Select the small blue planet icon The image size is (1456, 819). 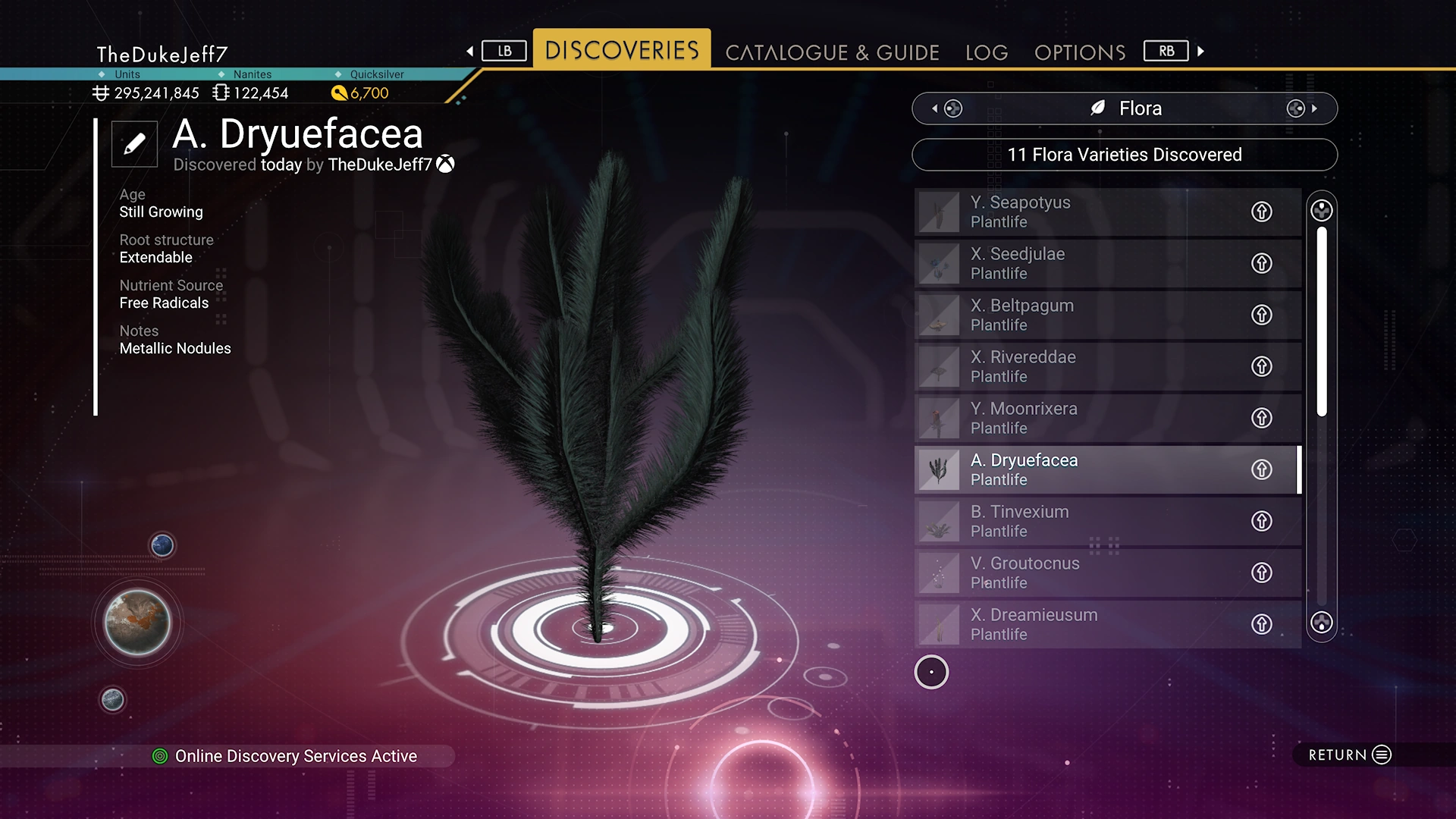[x=162, y=544]
